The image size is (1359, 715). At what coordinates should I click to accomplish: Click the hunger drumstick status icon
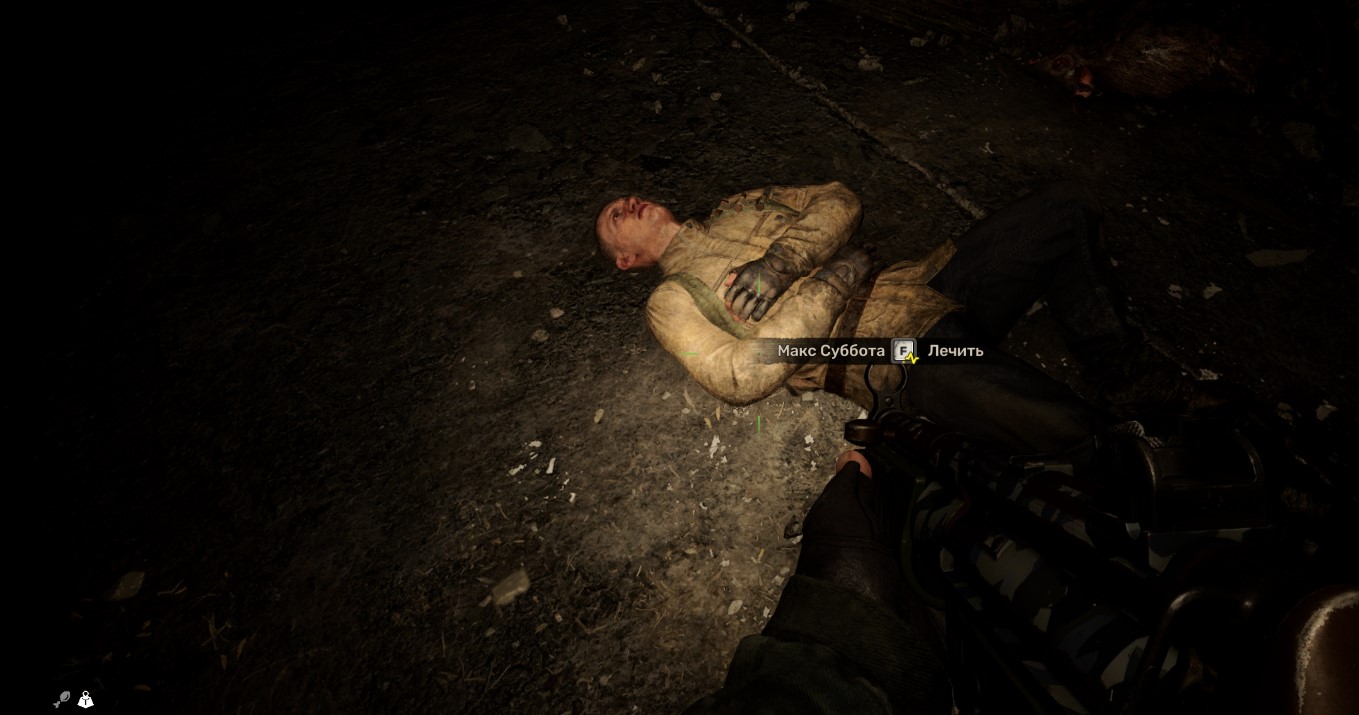pos(62,700)
